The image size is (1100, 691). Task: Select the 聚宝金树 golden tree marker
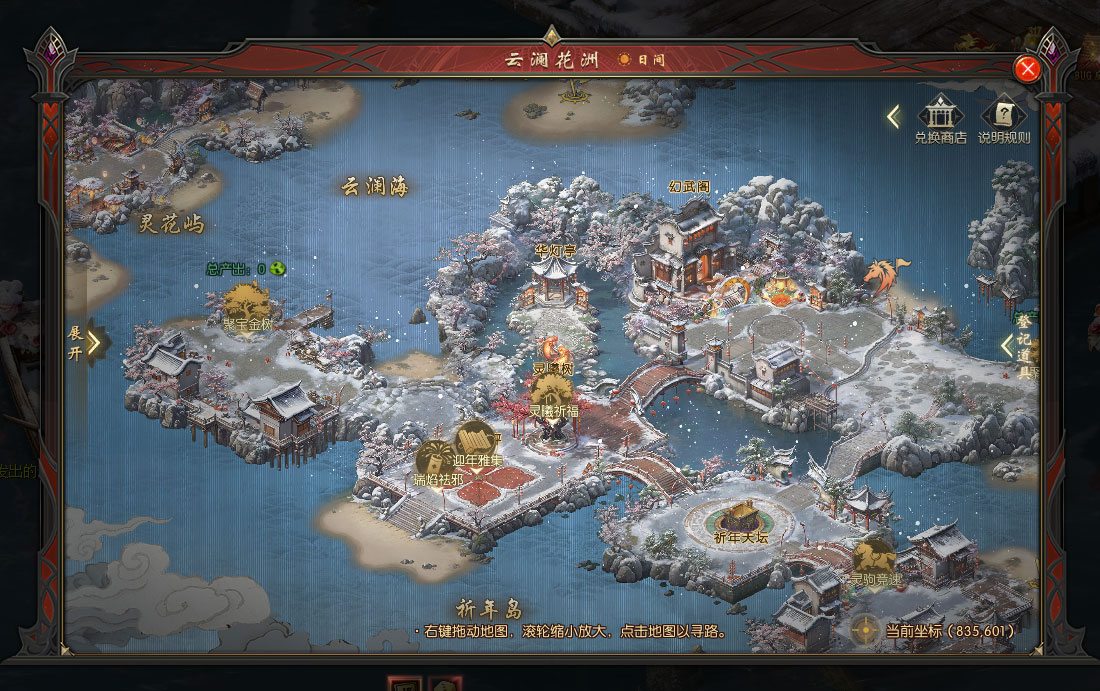246,302
